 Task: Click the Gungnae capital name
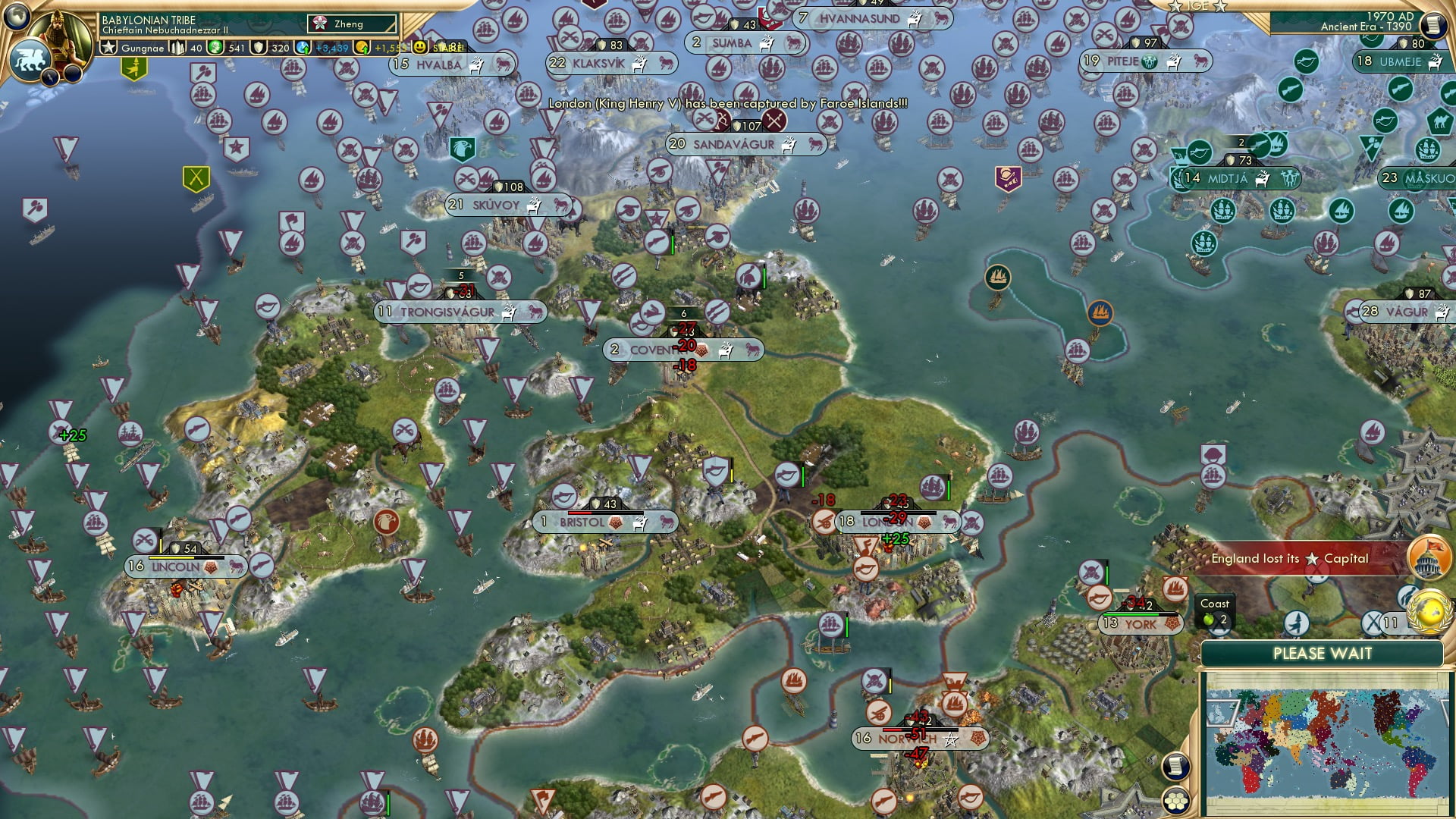(143, 49)
